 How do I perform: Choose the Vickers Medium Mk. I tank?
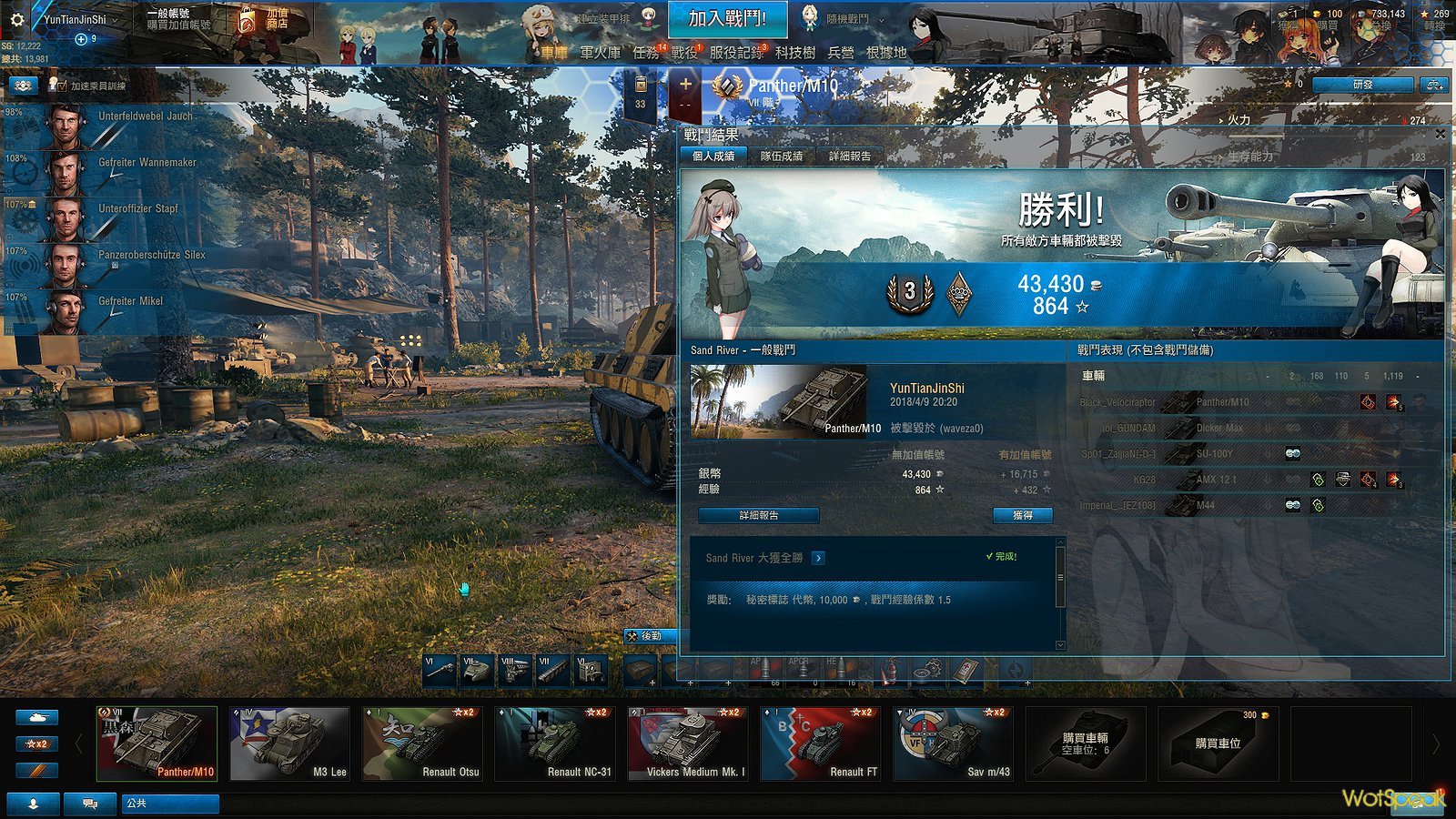pyautogui.click(x=688, y=743)
